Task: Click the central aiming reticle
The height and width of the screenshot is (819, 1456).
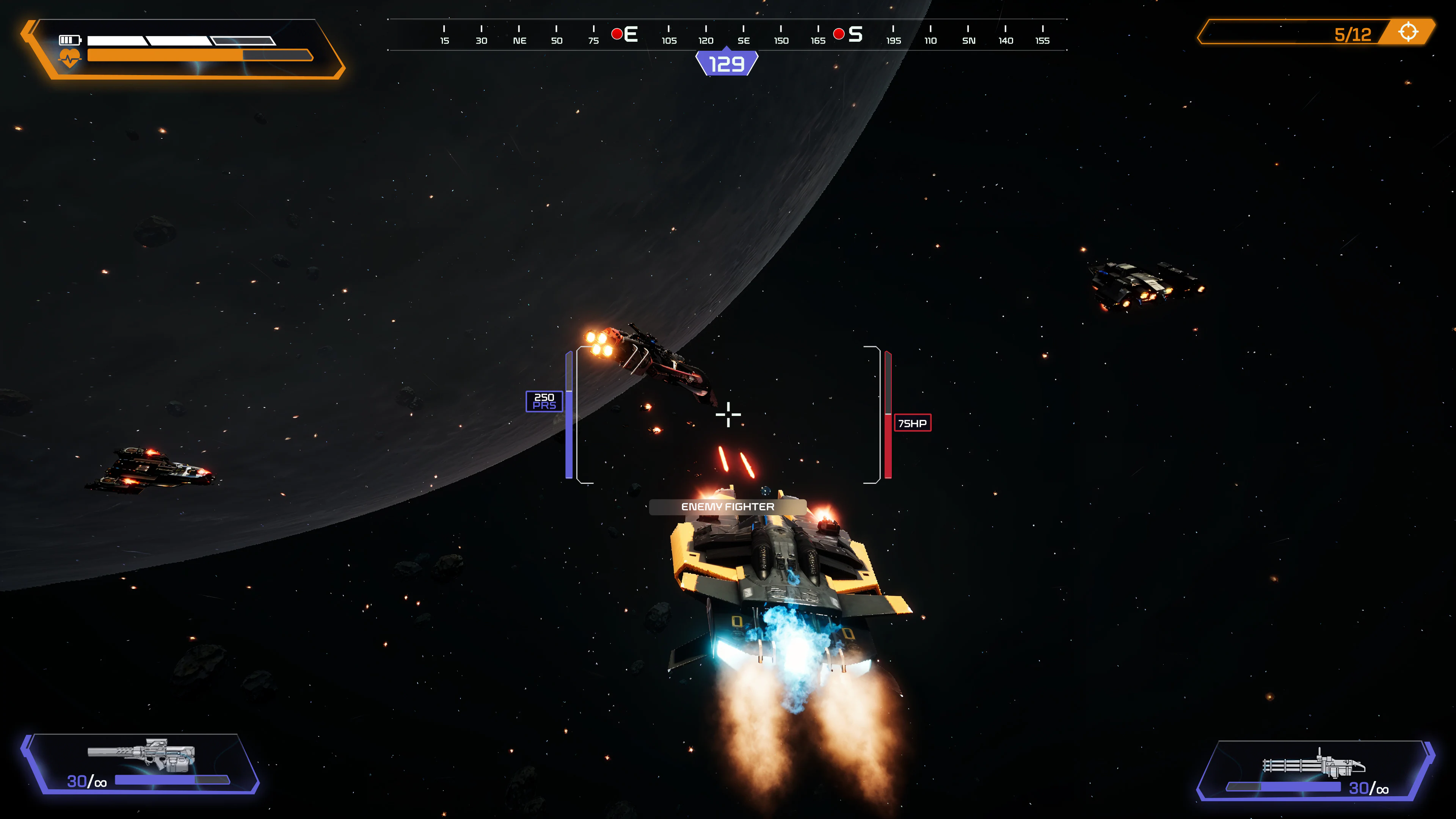Action: tap(728, 414)
